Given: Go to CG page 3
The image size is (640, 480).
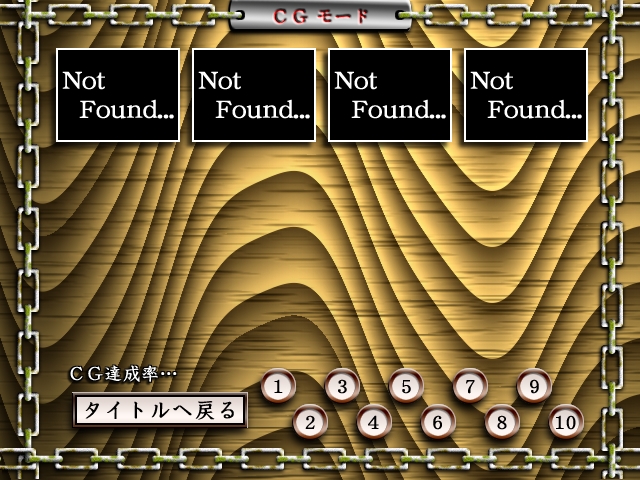Looking at the screenshot, I should coord(342,386).
